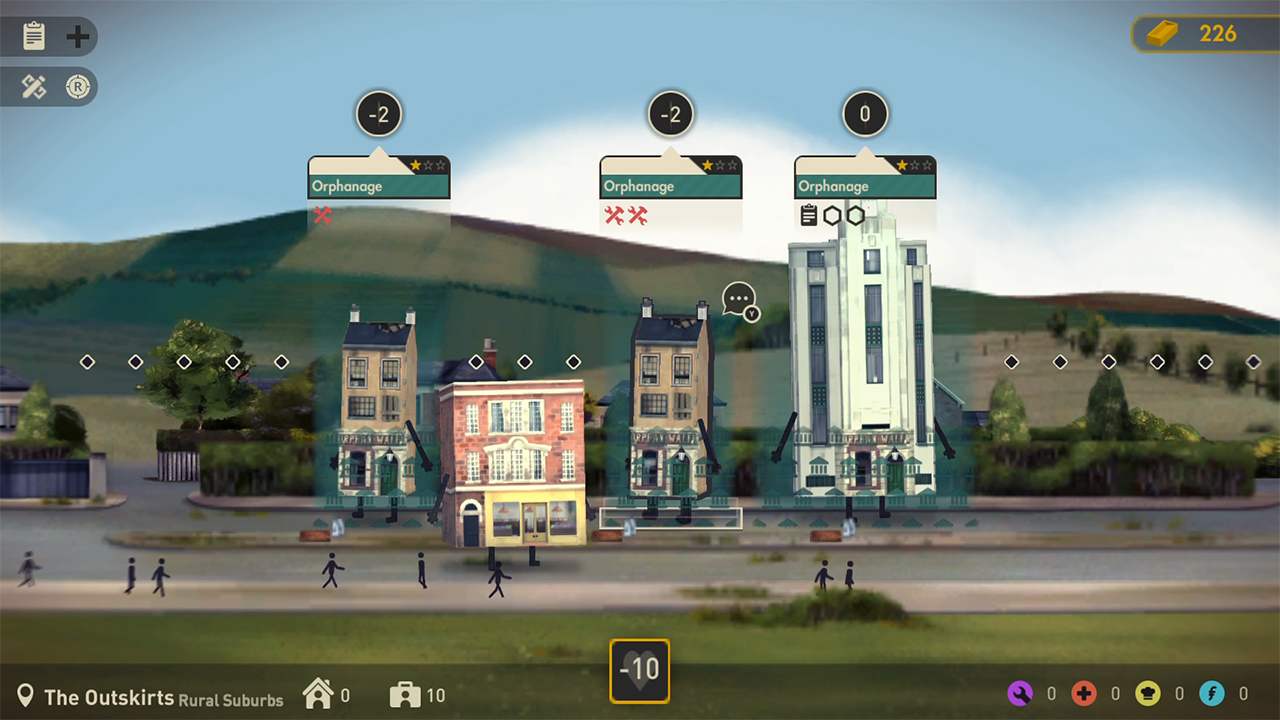Click the -10 heart happiness meter

[641, 670]
